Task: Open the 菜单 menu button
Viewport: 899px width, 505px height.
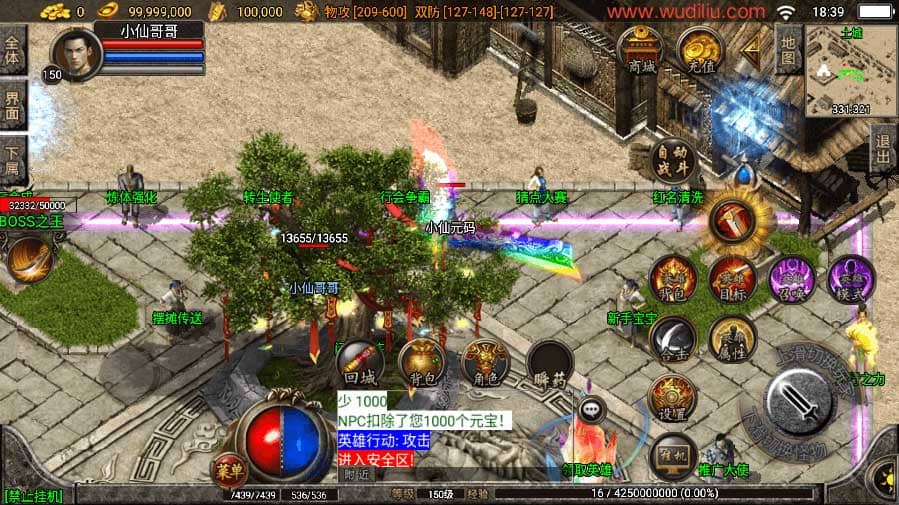Action: coord(229,468)
